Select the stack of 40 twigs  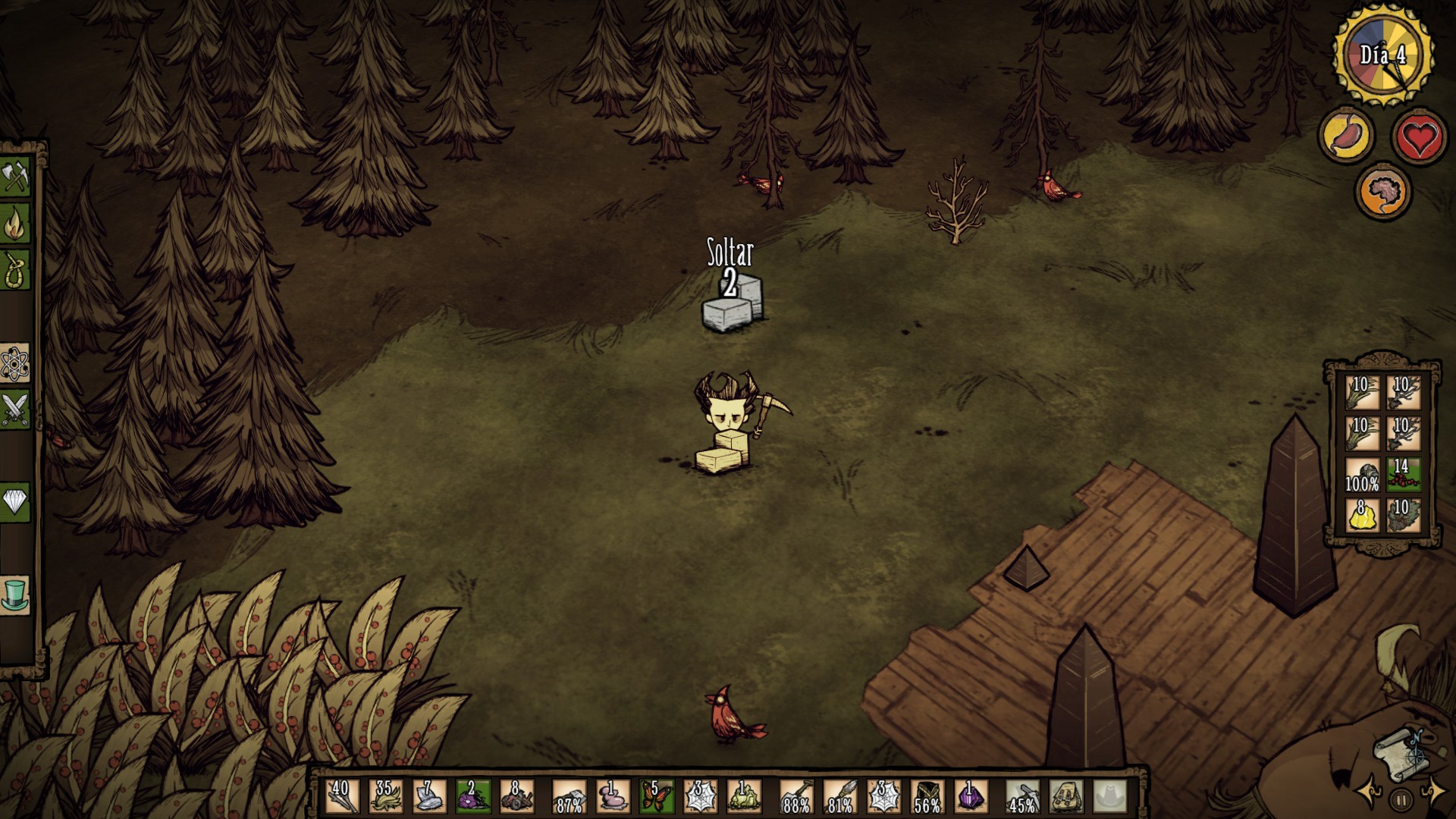point(341,796)
